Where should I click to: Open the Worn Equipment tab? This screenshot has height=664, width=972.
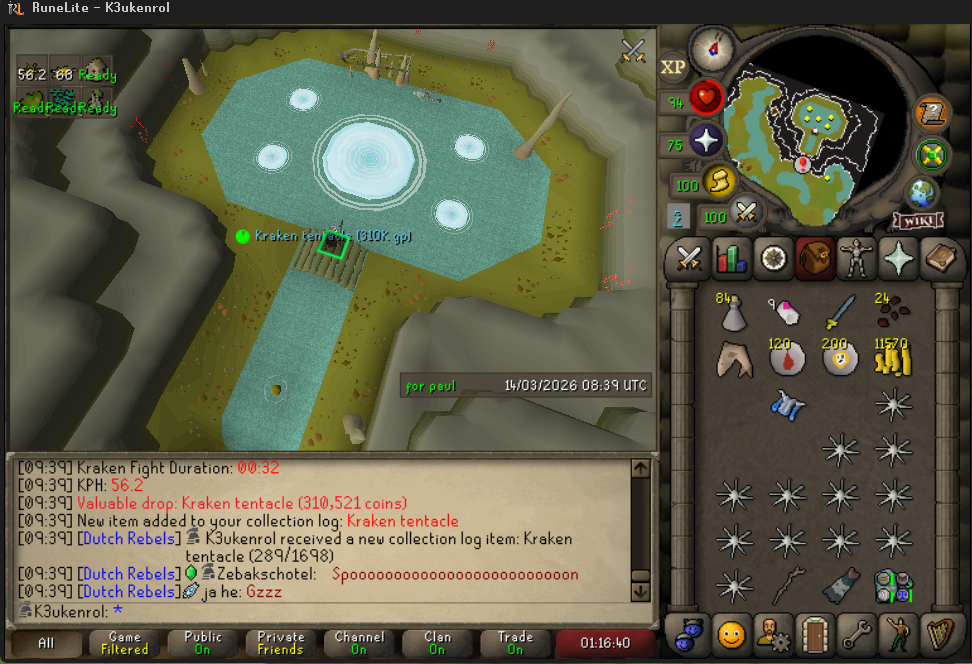coord(855,258)
